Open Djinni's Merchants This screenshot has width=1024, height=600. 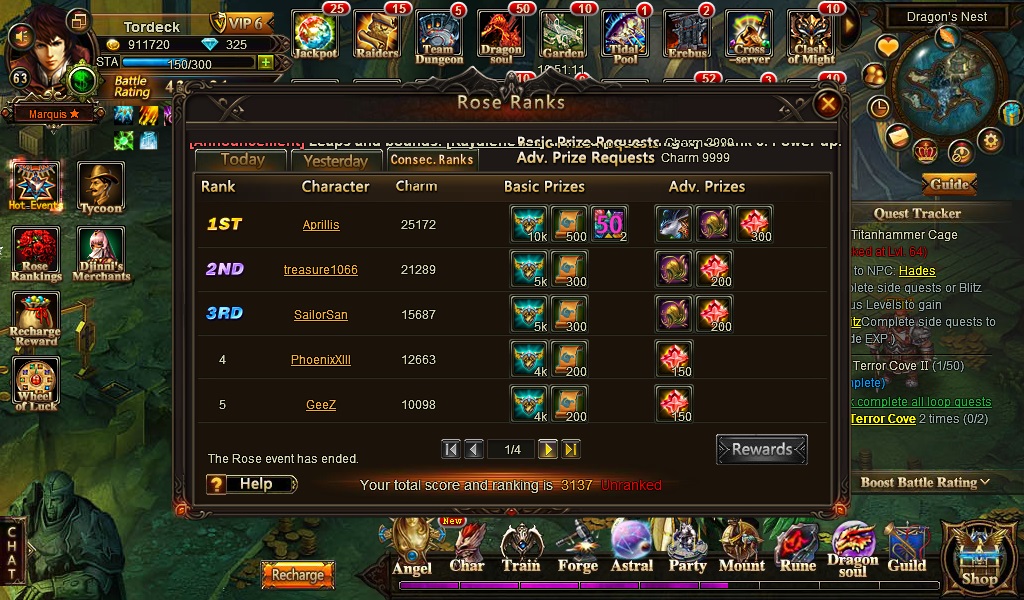(x=101, y=254)
